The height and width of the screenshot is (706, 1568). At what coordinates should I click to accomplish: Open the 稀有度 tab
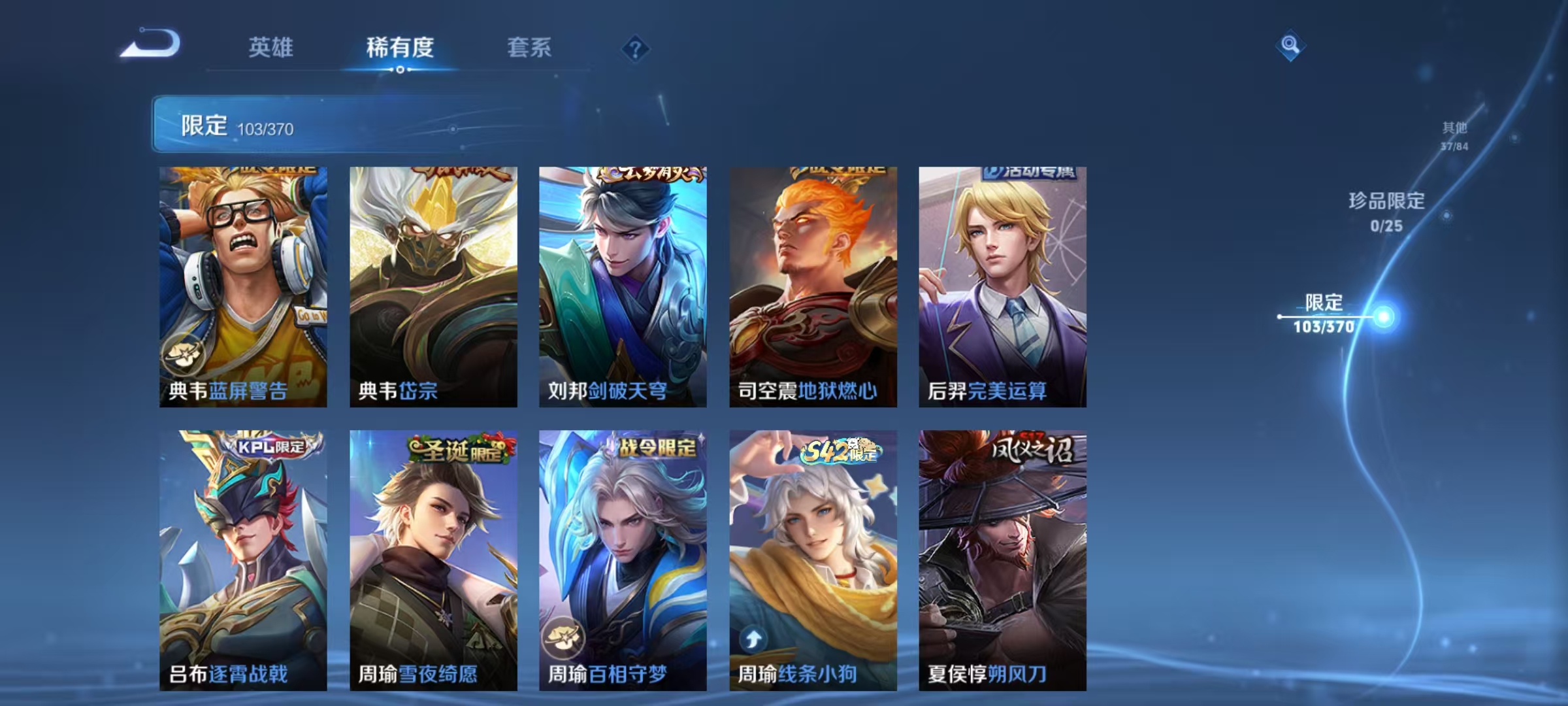(x=400, y=48)
